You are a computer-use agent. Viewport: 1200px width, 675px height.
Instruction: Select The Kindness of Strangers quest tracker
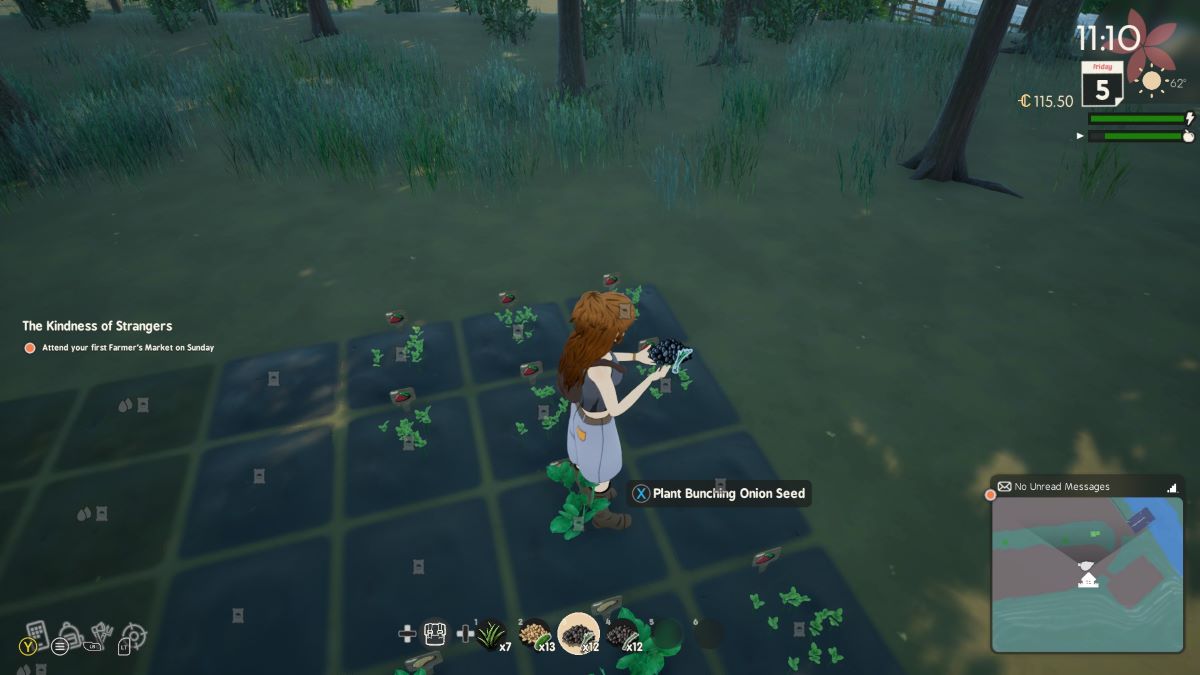point(97,326)
